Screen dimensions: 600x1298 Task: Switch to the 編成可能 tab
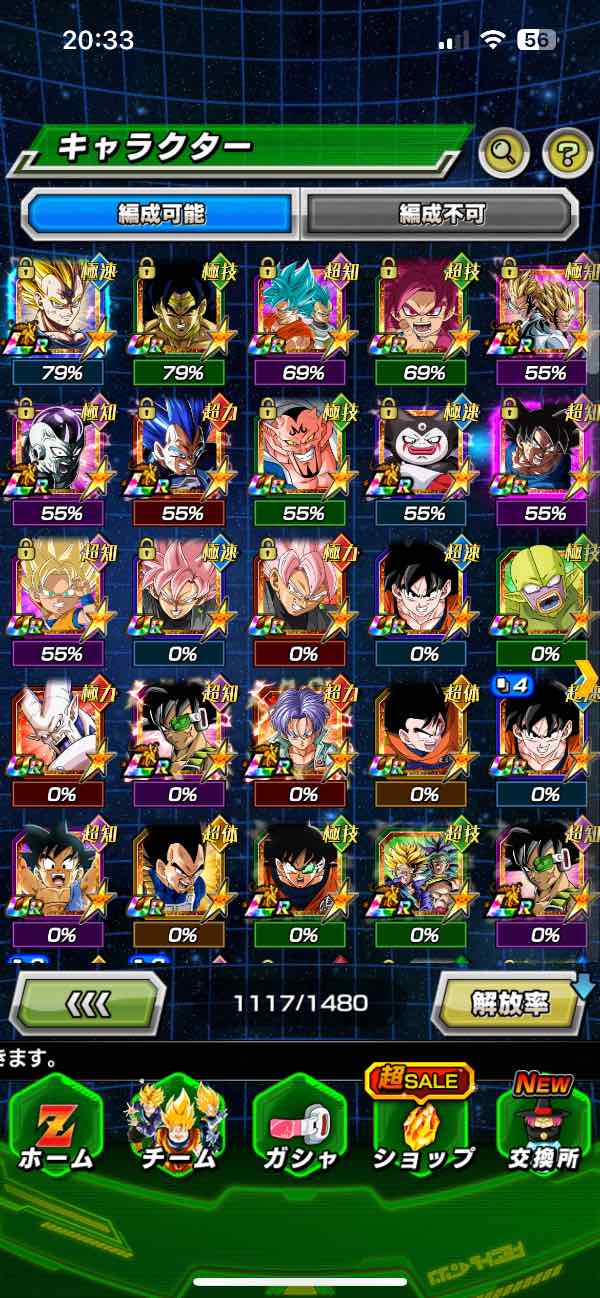[x=161, y=214]
